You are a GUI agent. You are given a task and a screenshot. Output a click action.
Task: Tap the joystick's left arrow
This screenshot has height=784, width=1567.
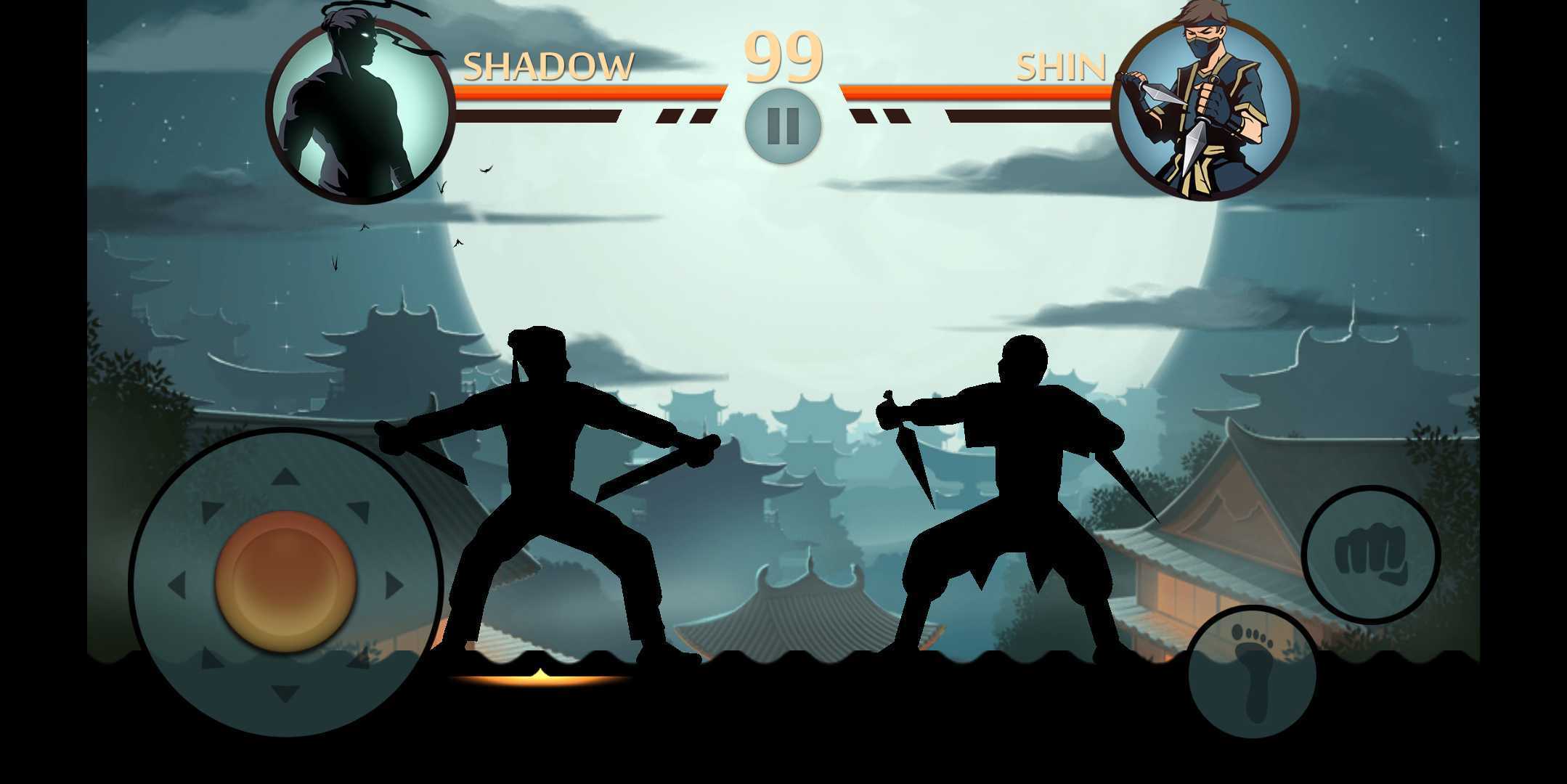tap(176, 585)
